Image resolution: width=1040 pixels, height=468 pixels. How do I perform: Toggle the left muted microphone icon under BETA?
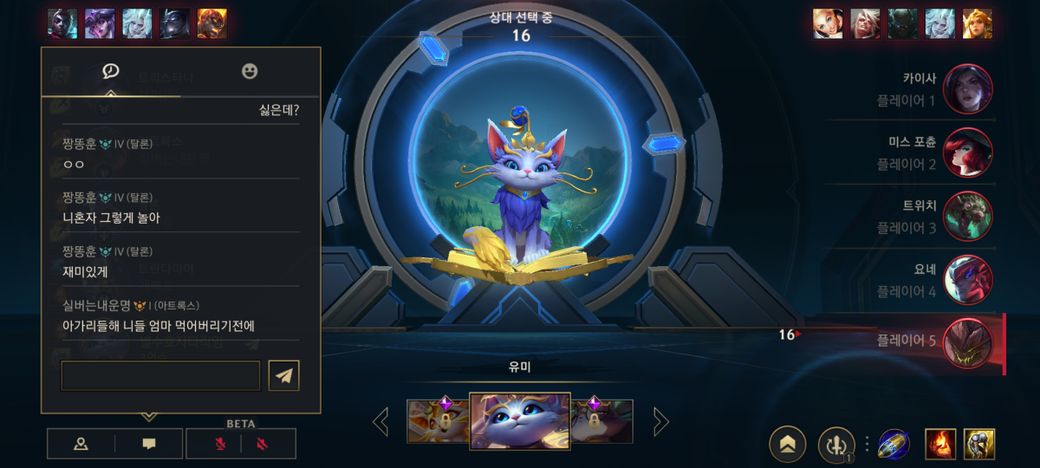point(219,443)
